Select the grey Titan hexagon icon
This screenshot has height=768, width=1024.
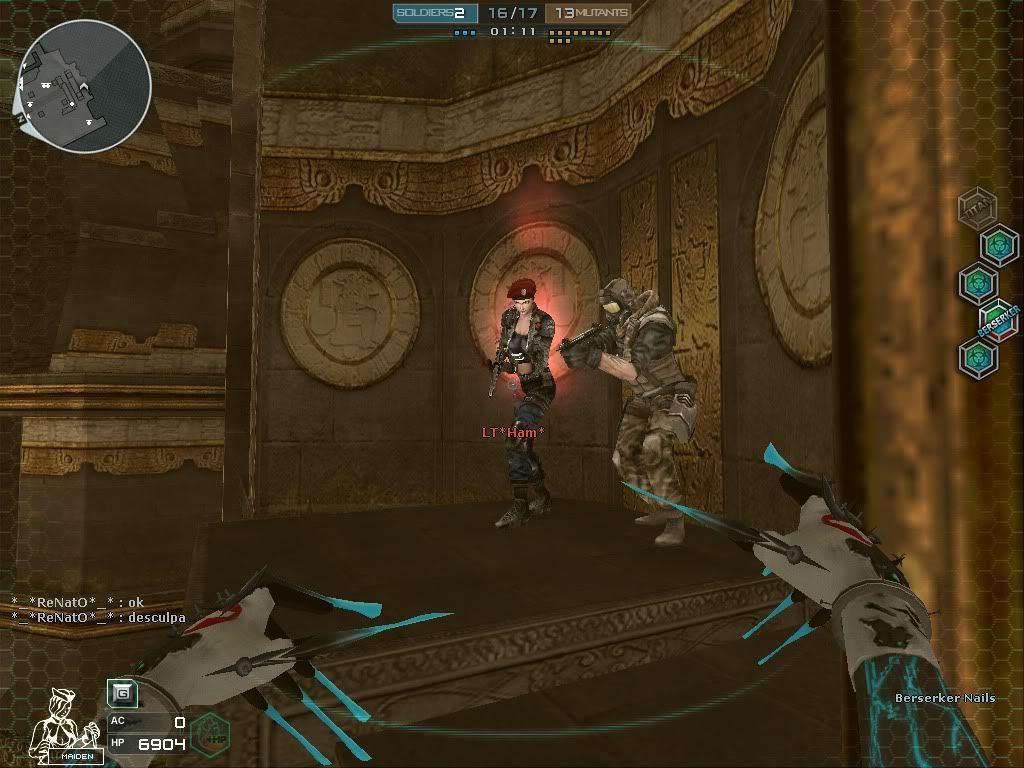[x=976, y=208]
